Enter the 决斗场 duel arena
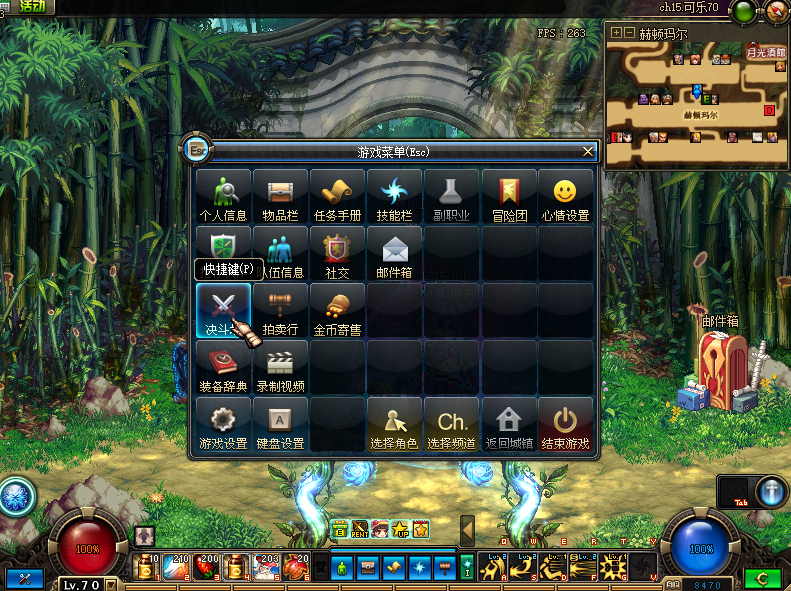791x591 pixels. (223, 309)
